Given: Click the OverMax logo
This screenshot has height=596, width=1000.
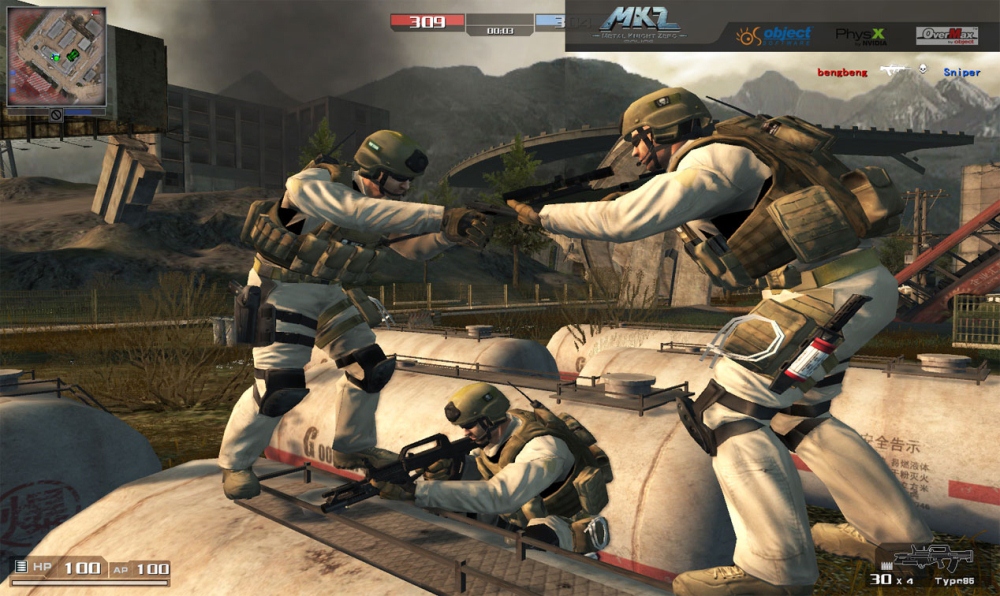Looking at the screenshot, I should tap(946, 36).
